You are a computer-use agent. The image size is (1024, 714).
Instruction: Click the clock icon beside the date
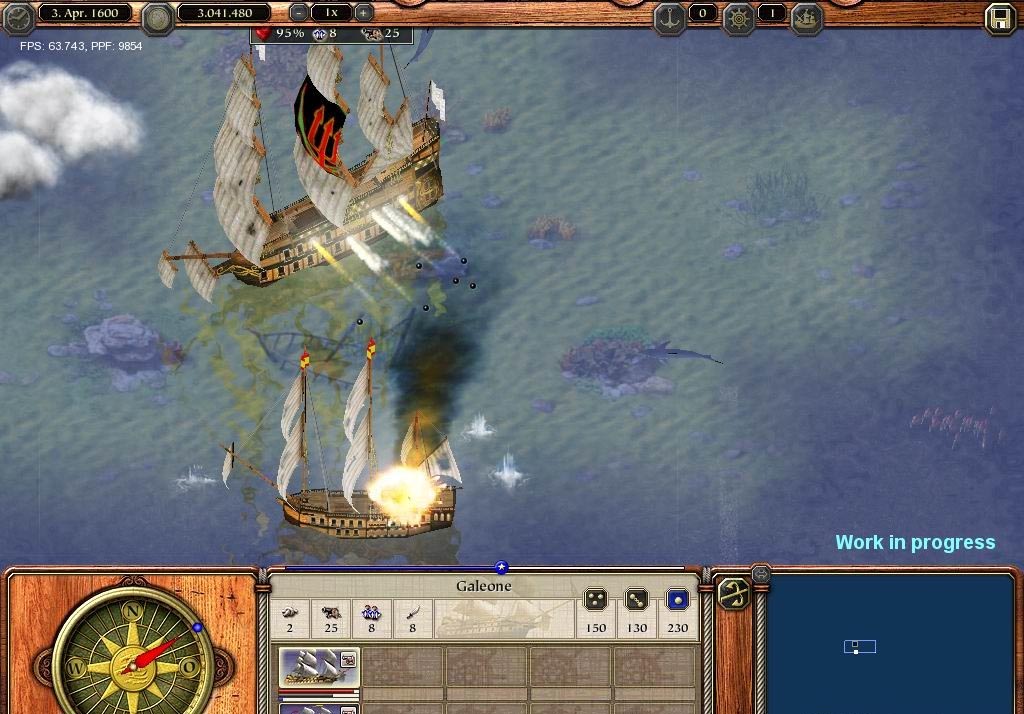pyautogui.click(x=18, y=18)
